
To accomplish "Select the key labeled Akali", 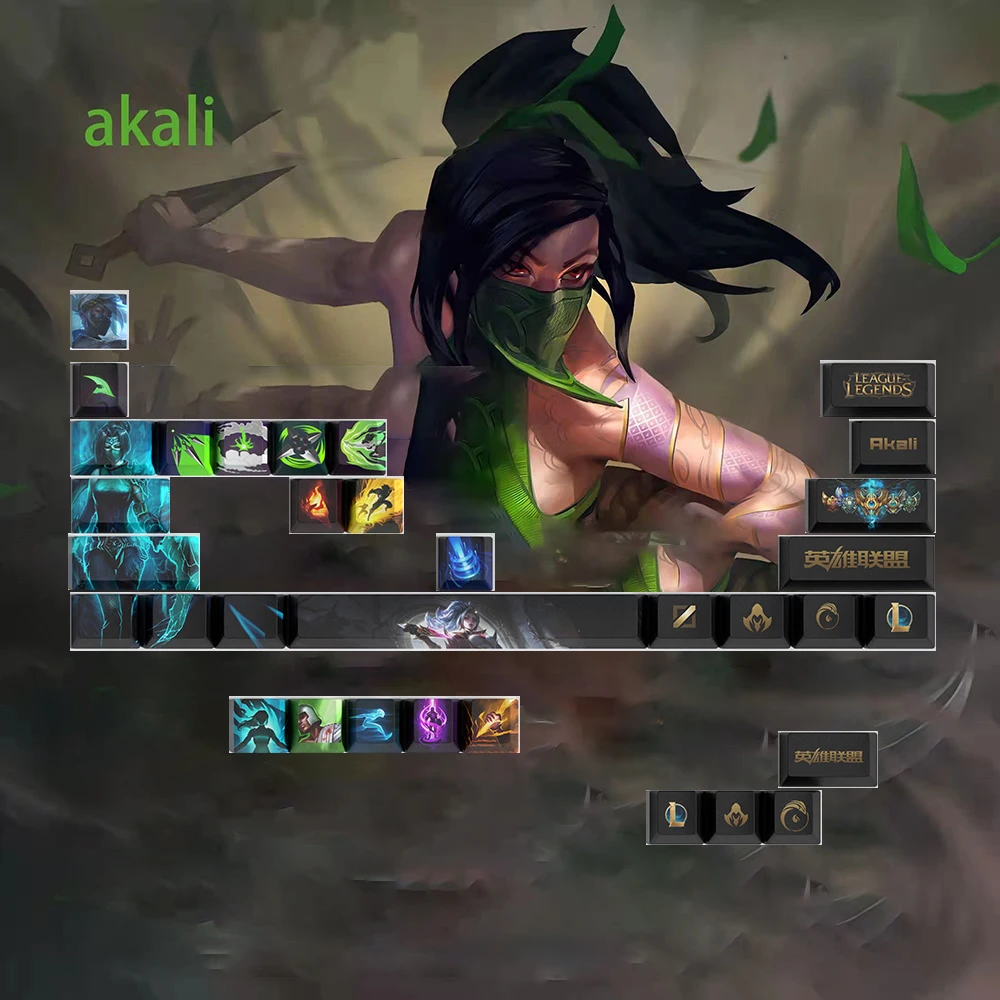I will click(892, 446).
